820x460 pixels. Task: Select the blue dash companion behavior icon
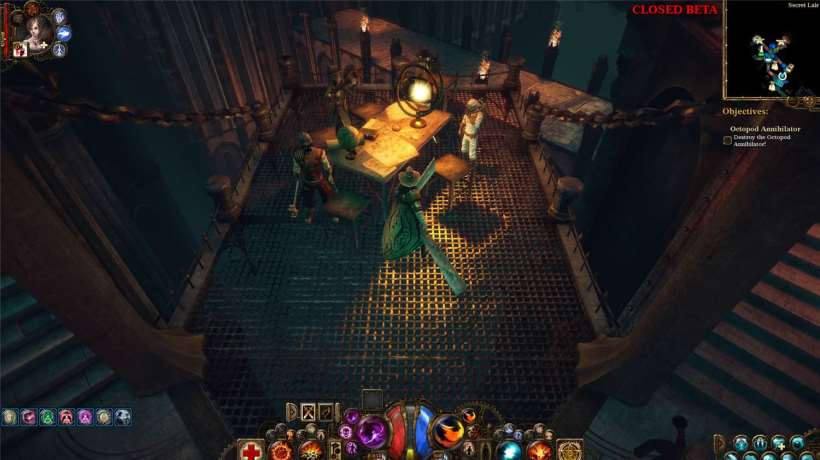point(63,33)
